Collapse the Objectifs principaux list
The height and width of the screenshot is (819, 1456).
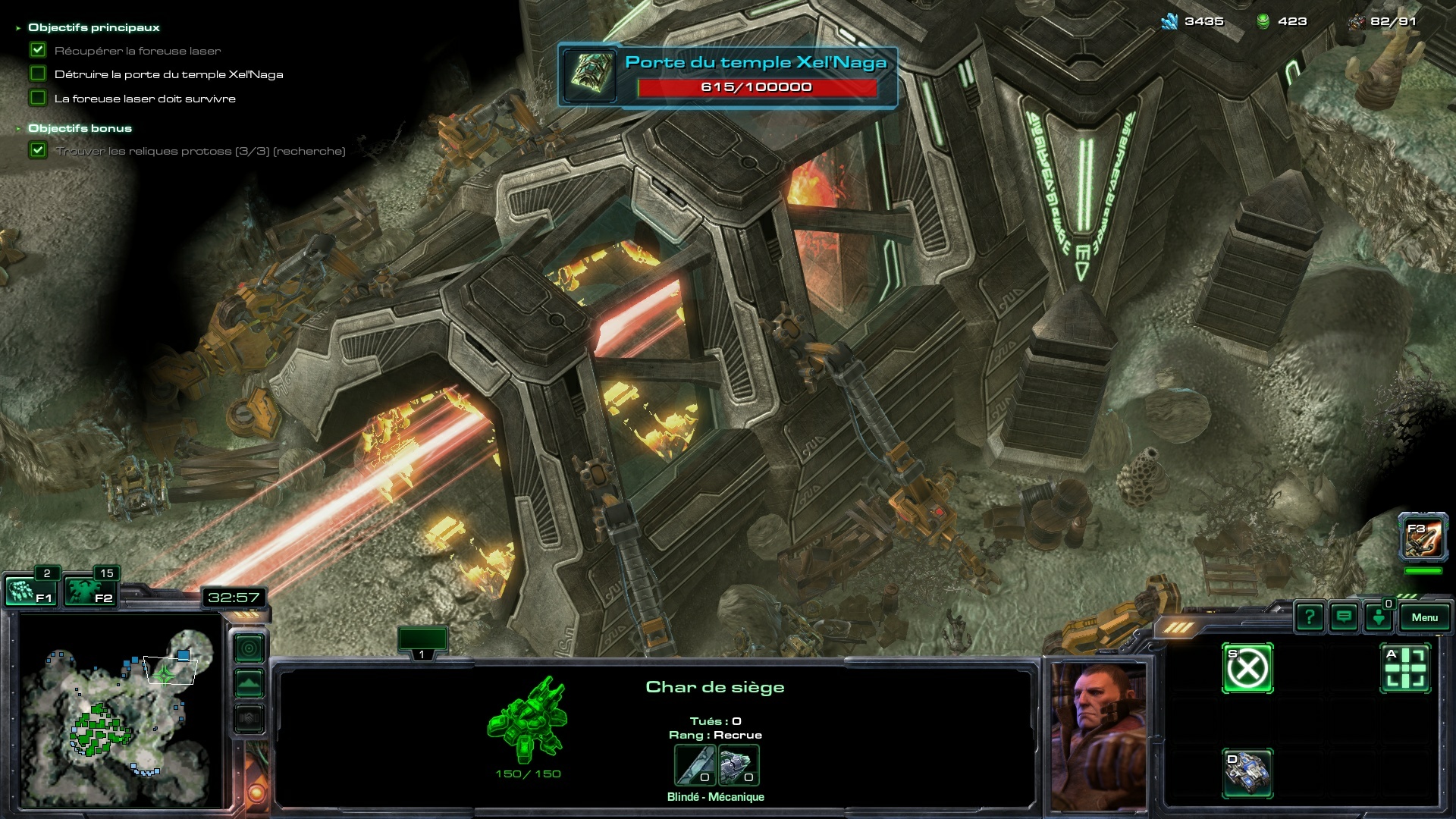[18, 28]
